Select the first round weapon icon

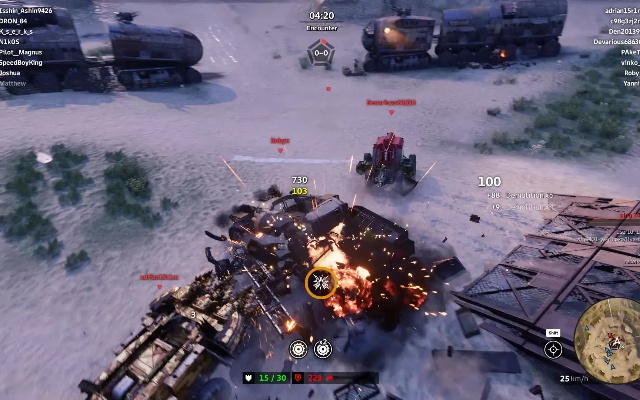pos(298,349)
